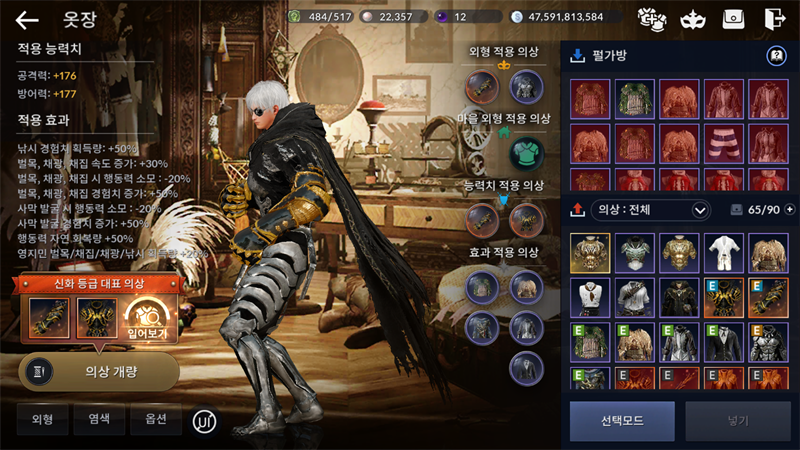
Task: Expand wardrobe capacity with plus button
Action: tap(790, 210)
